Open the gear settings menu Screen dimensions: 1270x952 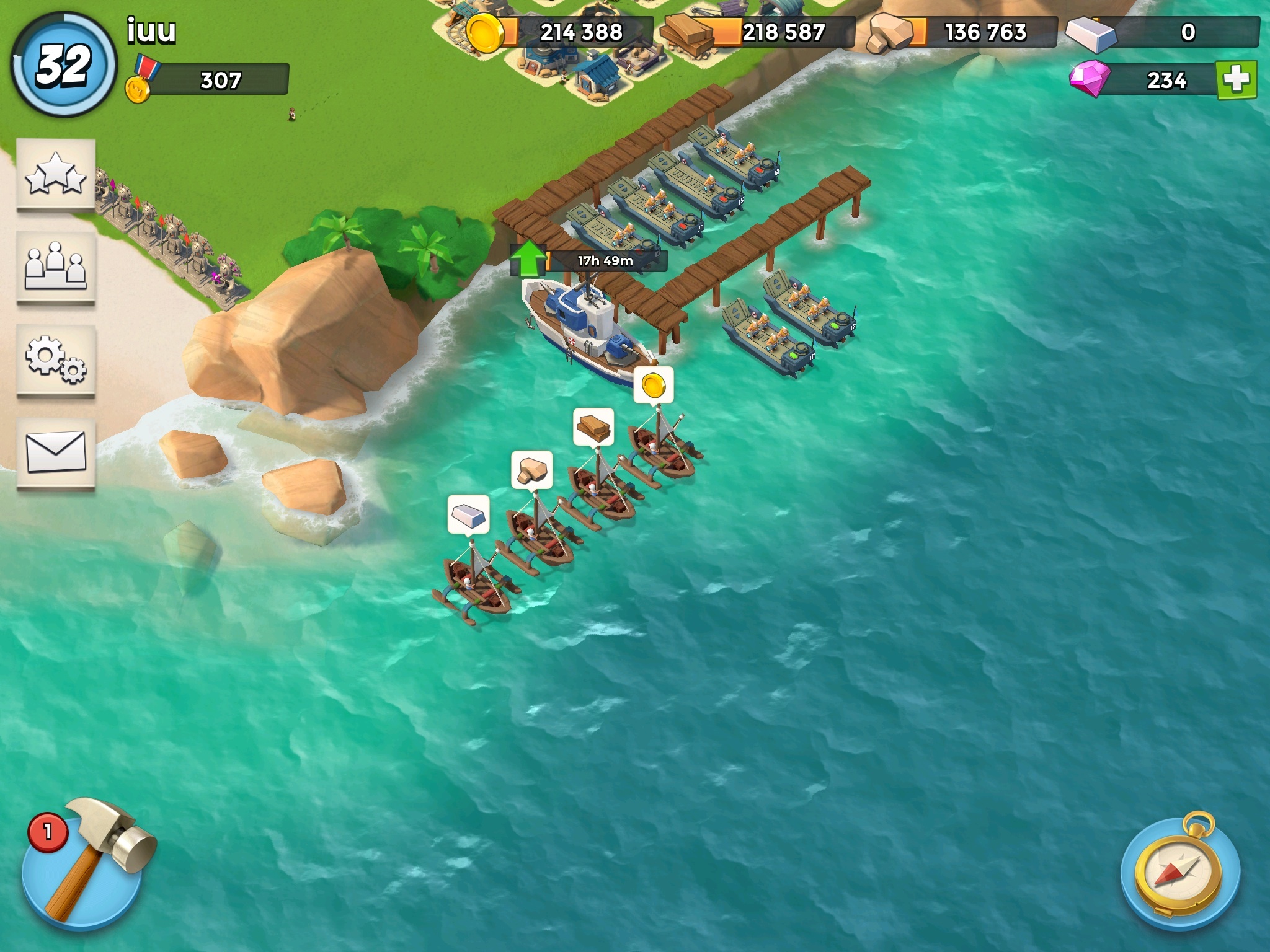pyautogui.click(x=56, y=360)
